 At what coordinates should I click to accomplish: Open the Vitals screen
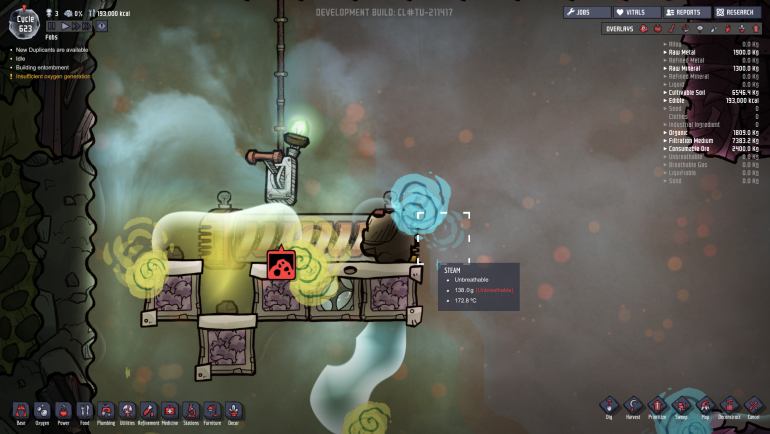[x=637, y=12]
